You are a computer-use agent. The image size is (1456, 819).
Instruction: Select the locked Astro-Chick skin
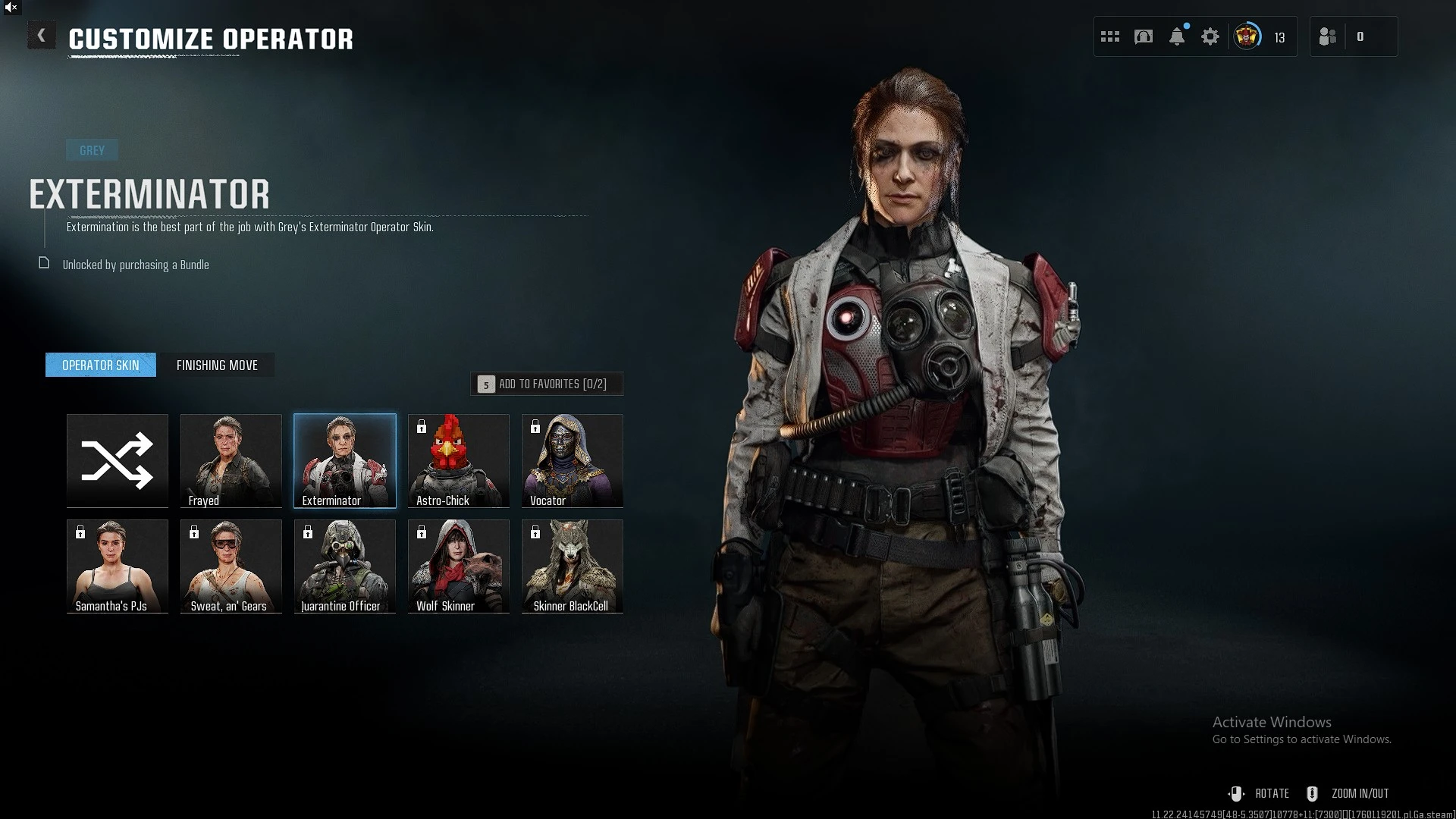click(x=459, y=460)
